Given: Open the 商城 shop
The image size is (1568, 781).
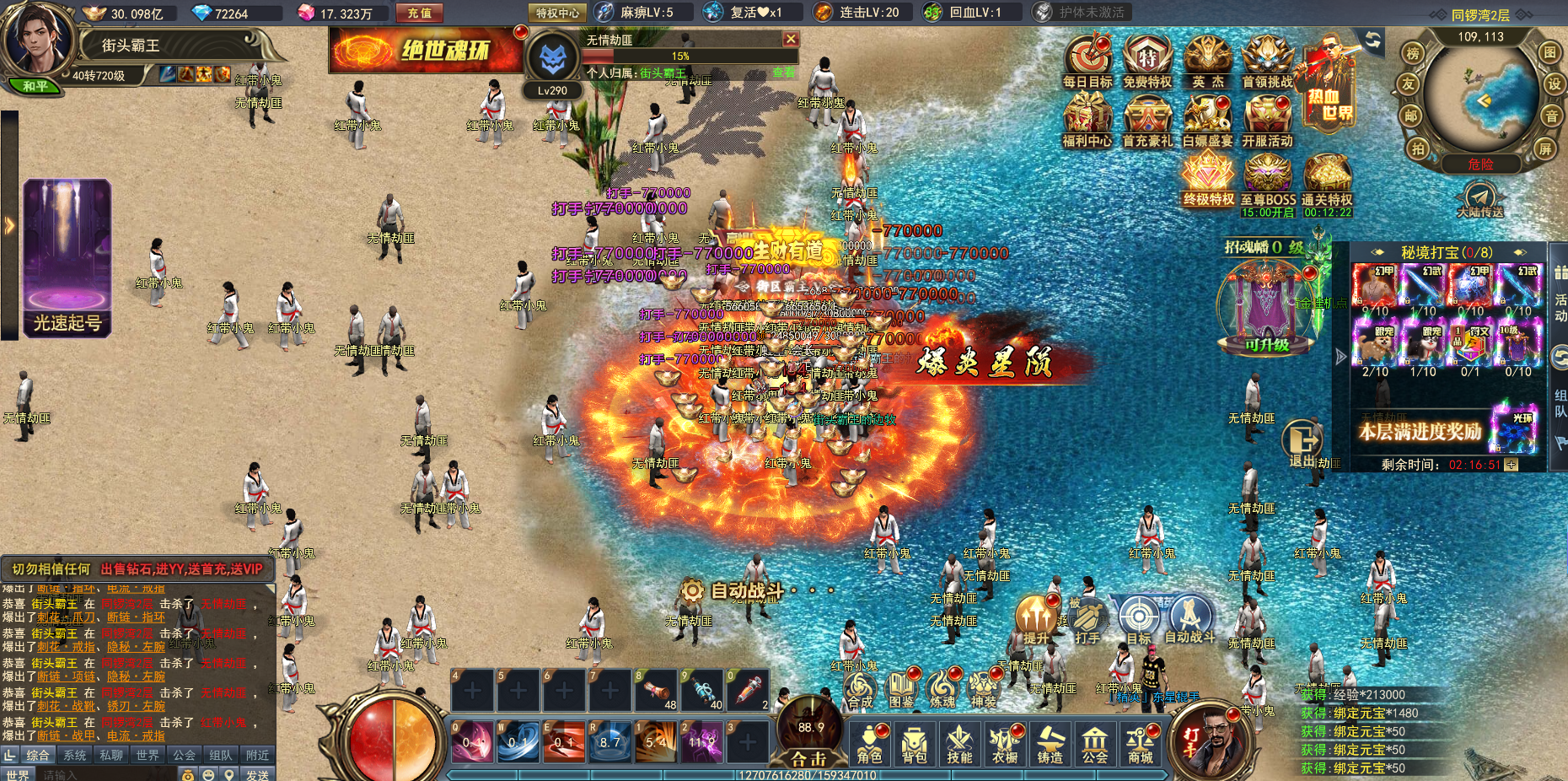Looking at the screenshot, I should click(x=1141, y=744).
